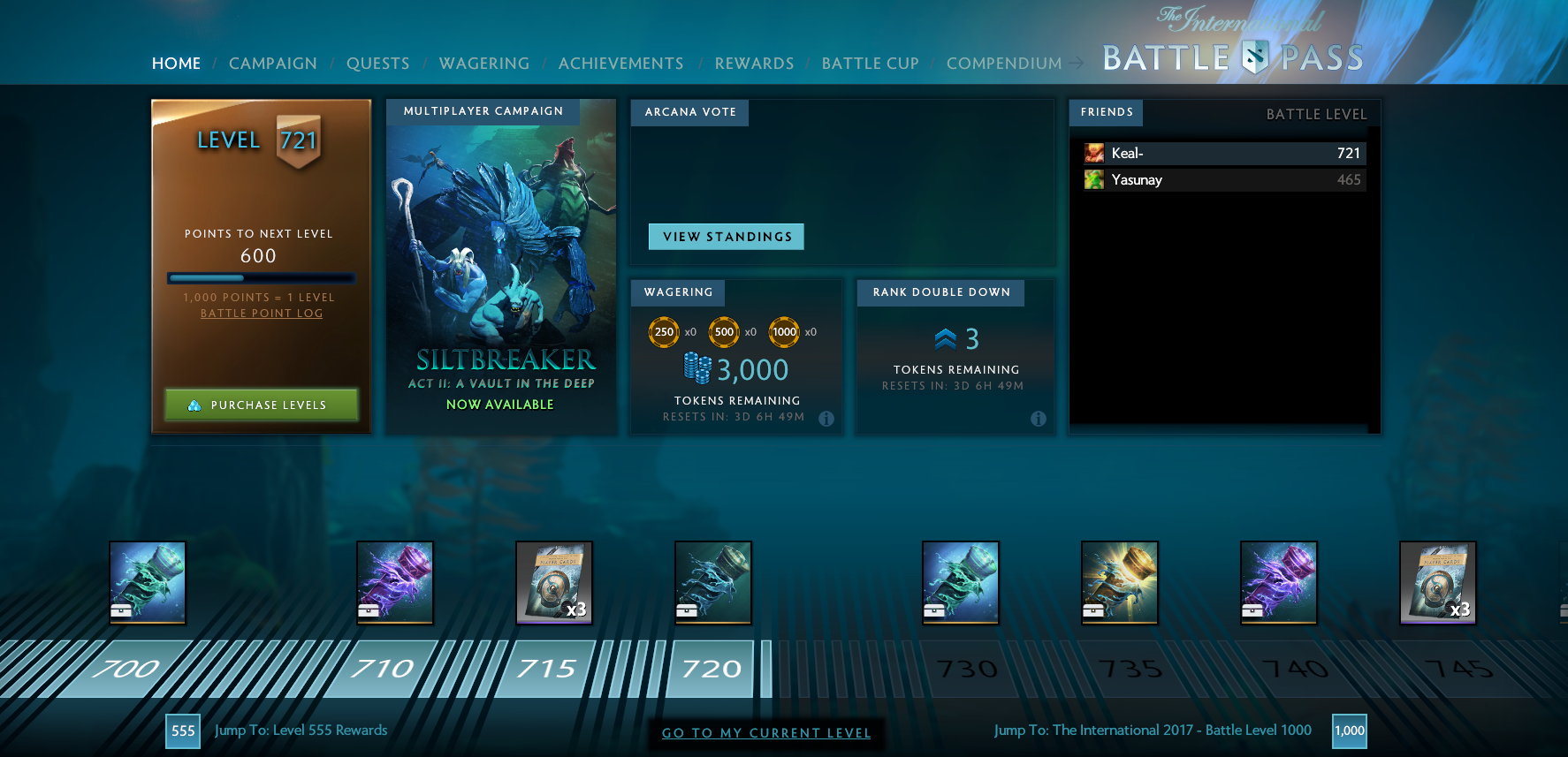Go to the Battle Cup tab
This screenshot has height=757, width=1568.
click(x=870, y=63)
